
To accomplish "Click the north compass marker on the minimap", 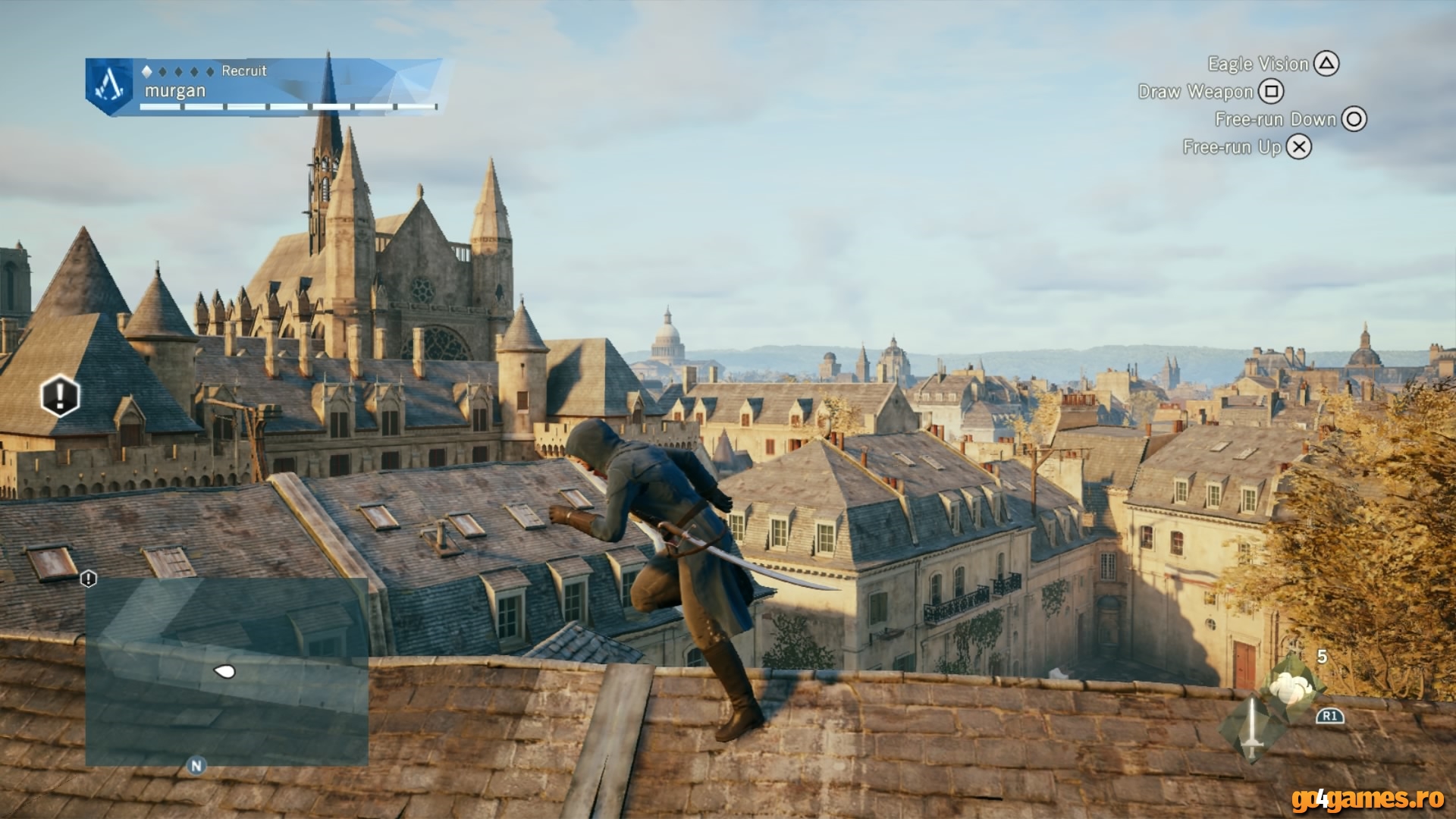I will tap(196, 766).
